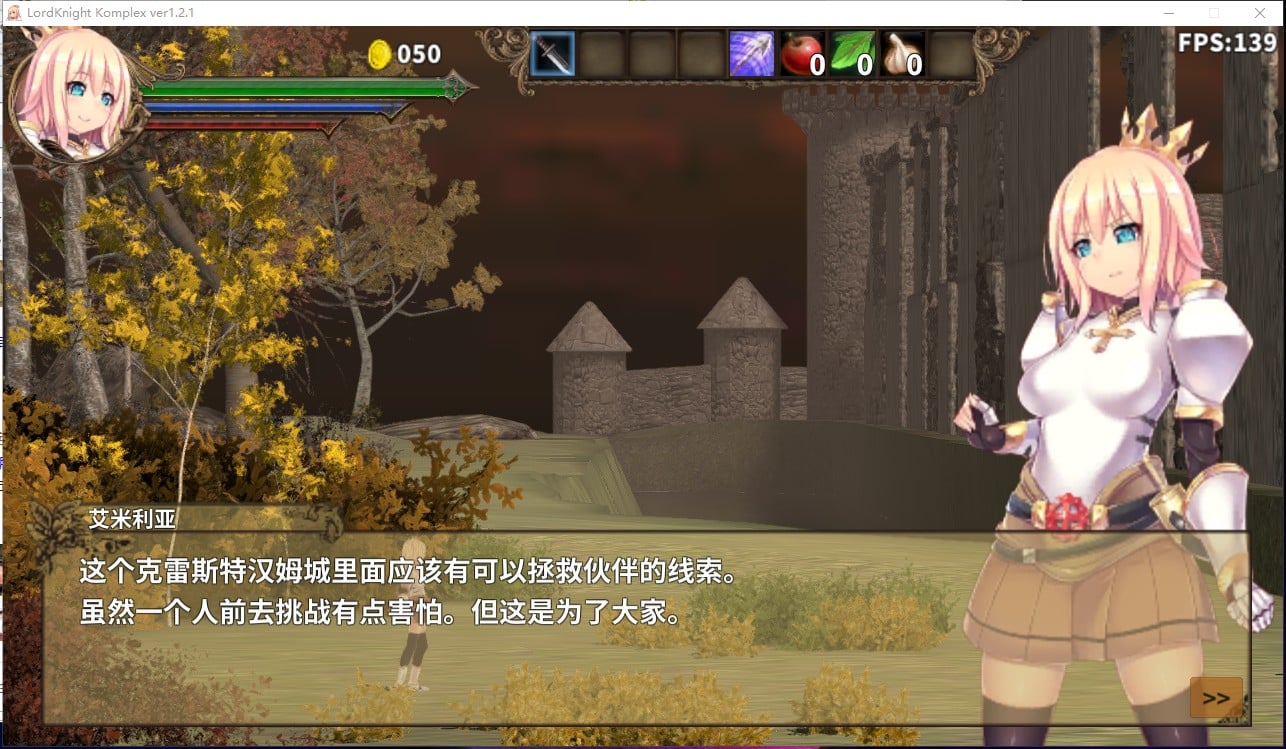Image resolution: width=1286 pixels, height=749 pixels.
Task: Select the second empty inventory slot
Action: (x=651, y=55)
